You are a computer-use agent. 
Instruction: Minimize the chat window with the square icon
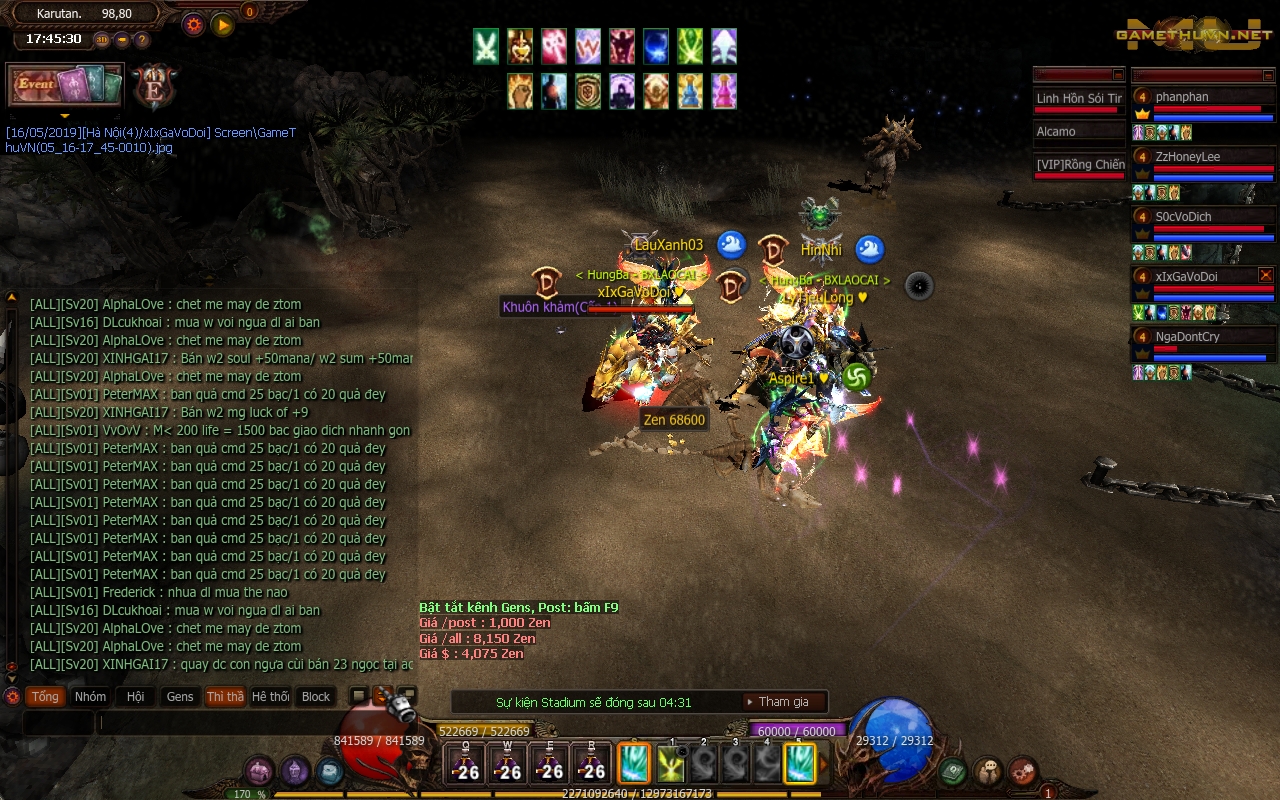pyautogui.click(x=359, y=693)
